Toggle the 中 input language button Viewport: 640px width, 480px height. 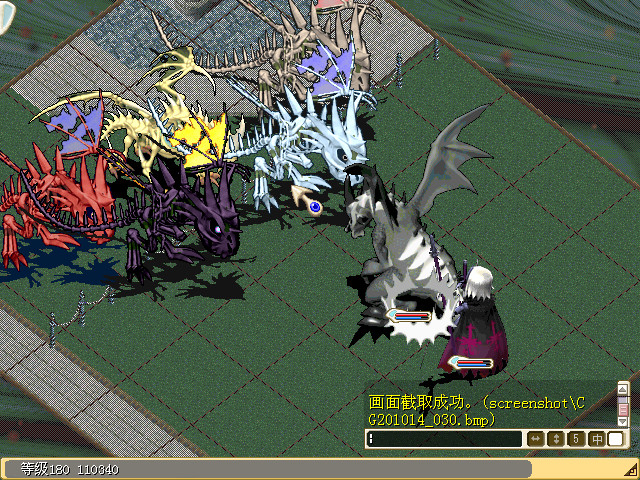coord(597,439)
